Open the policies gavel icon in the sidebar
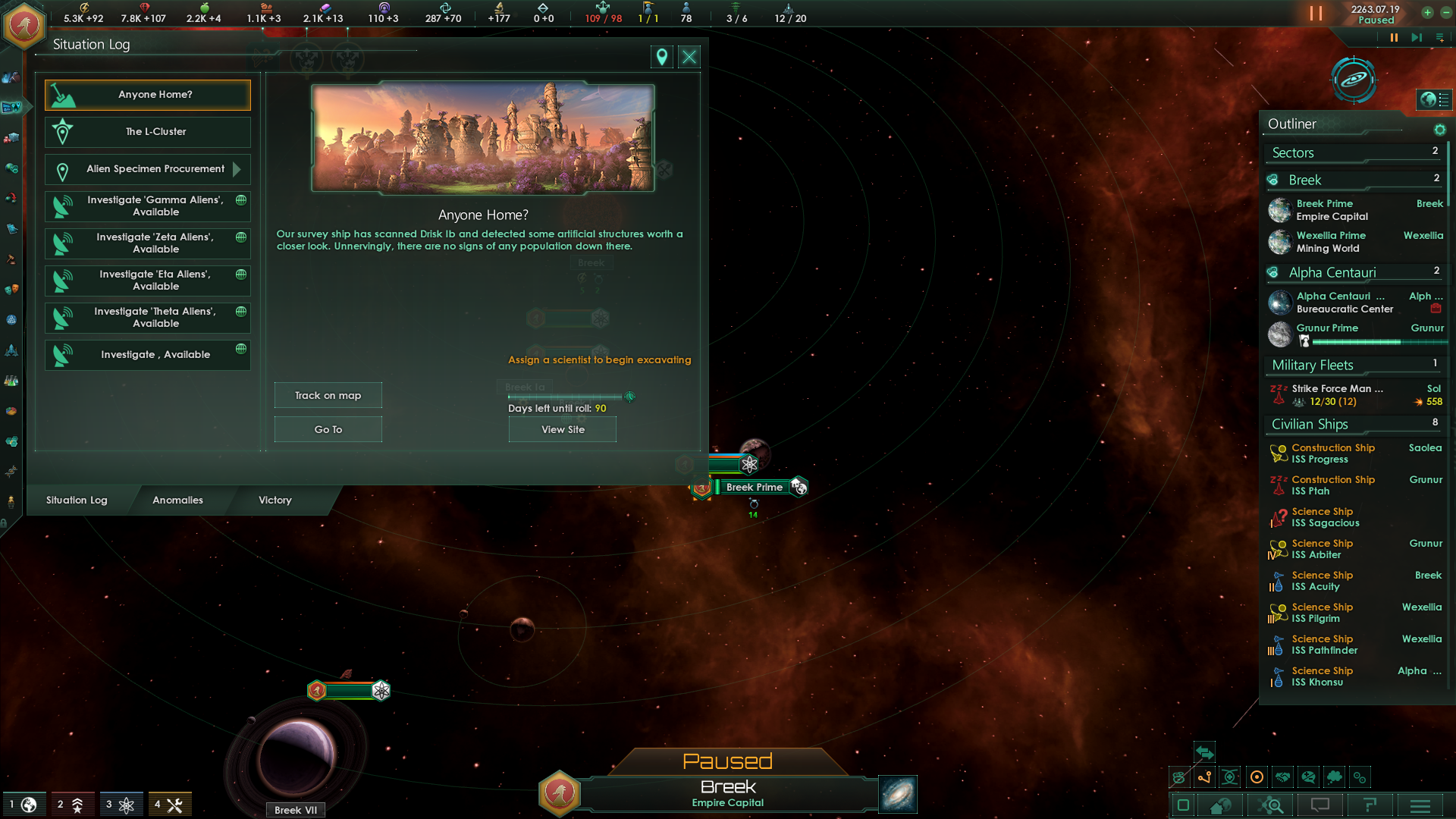The width and height of the screenshot is (1456, 819). tap(11, 259)
